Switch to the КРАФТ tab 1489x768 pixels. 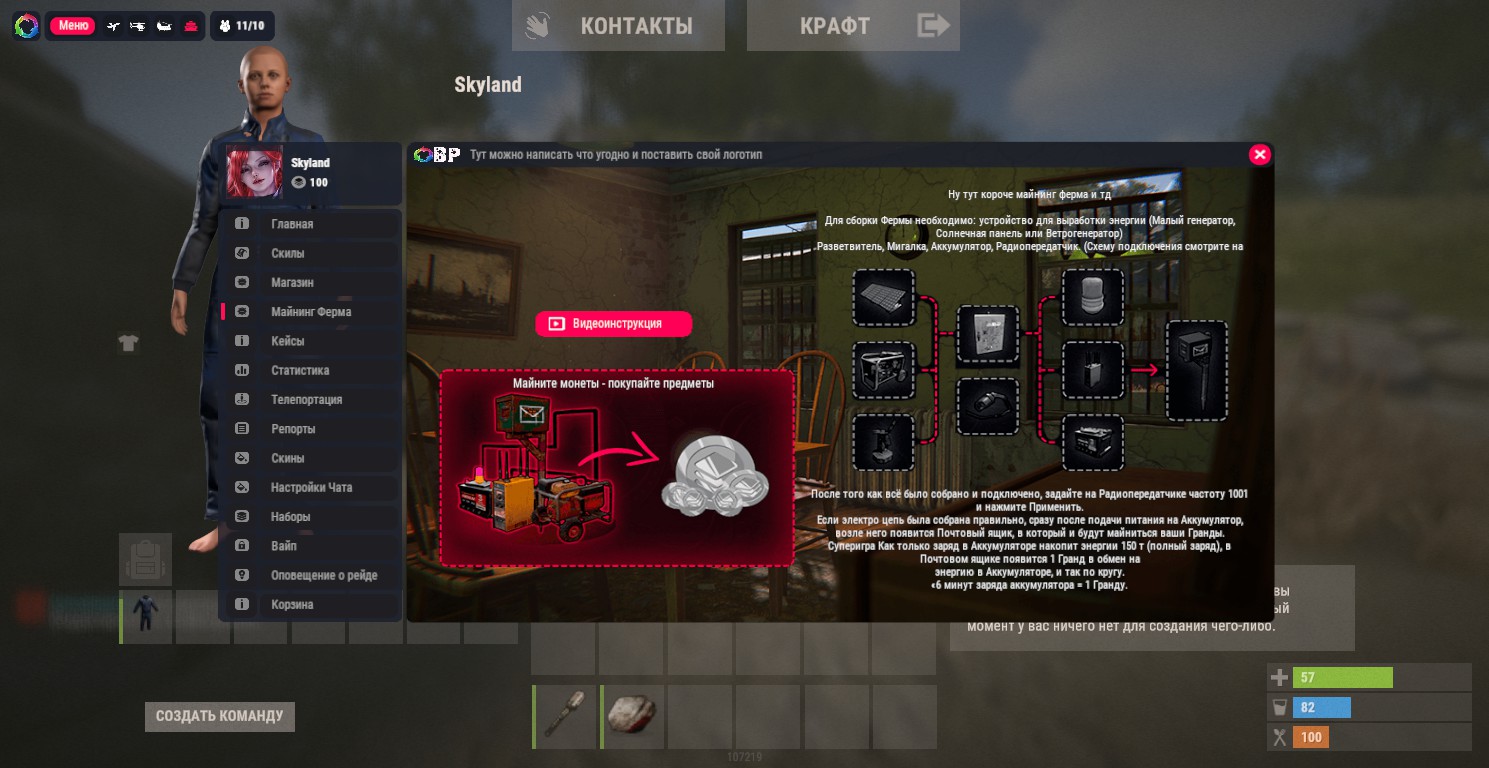(853, 26)
